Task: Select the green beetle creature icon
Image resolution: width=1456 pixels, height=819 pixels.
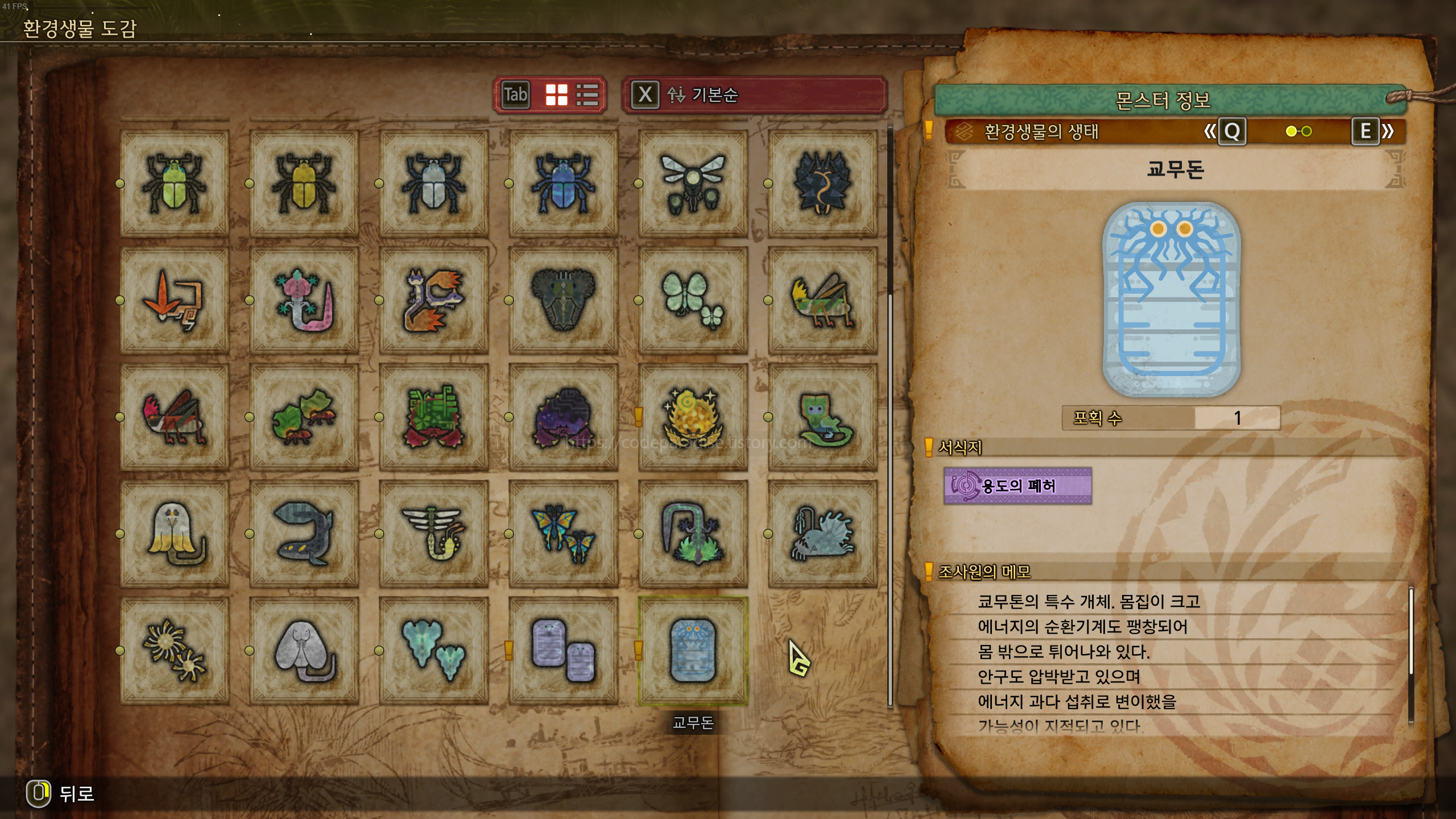Action: coord(173,182)
